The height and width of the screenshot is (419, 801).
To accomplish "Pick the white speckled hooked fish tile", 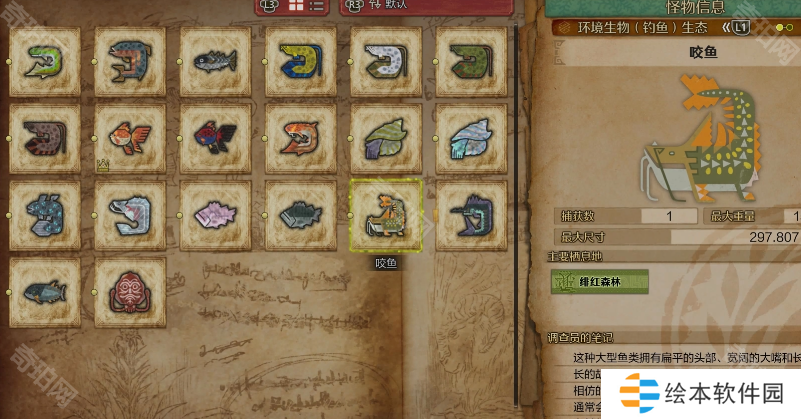I will coord(386,62).
